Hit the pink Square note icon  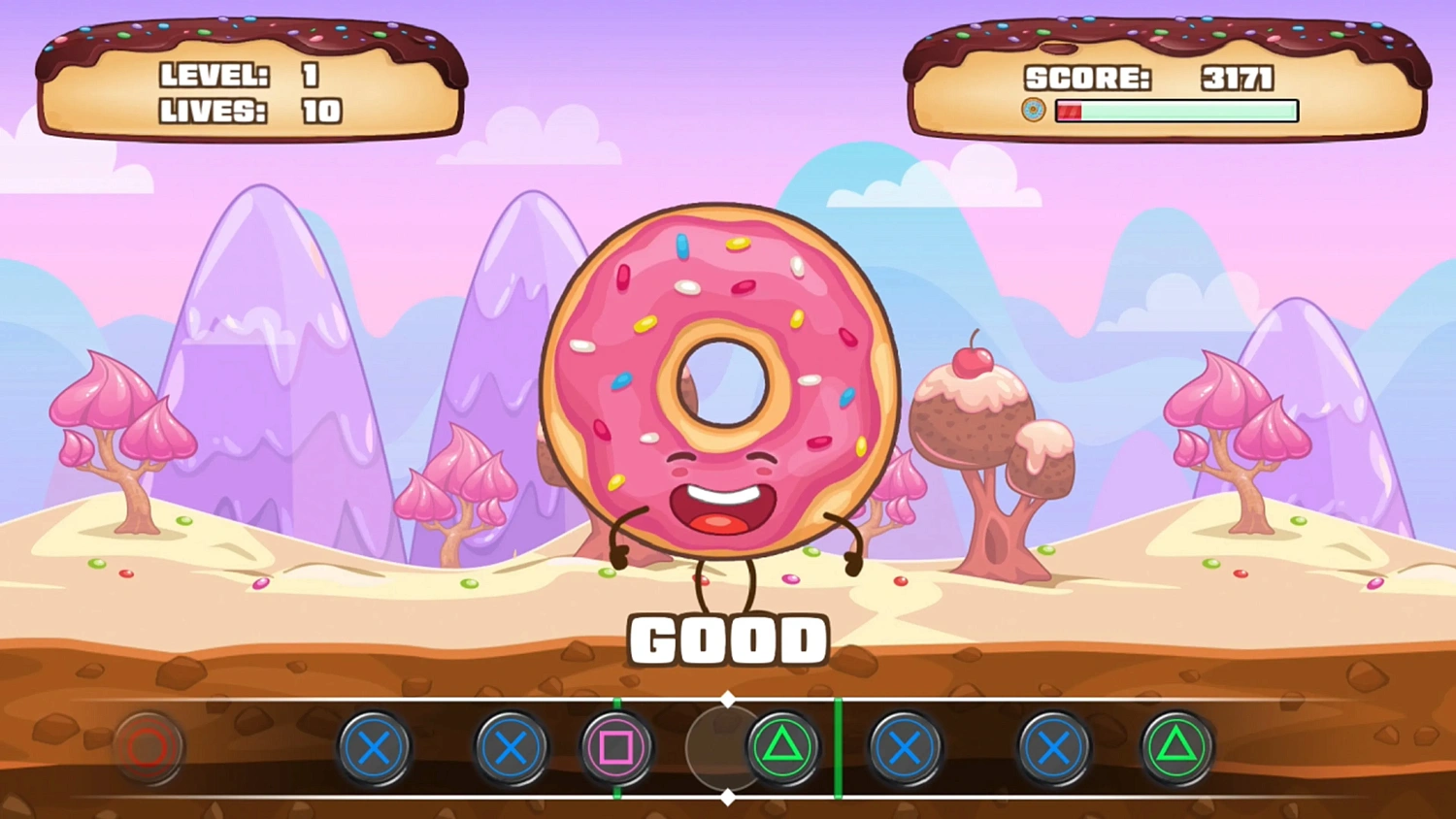point(617,747)
